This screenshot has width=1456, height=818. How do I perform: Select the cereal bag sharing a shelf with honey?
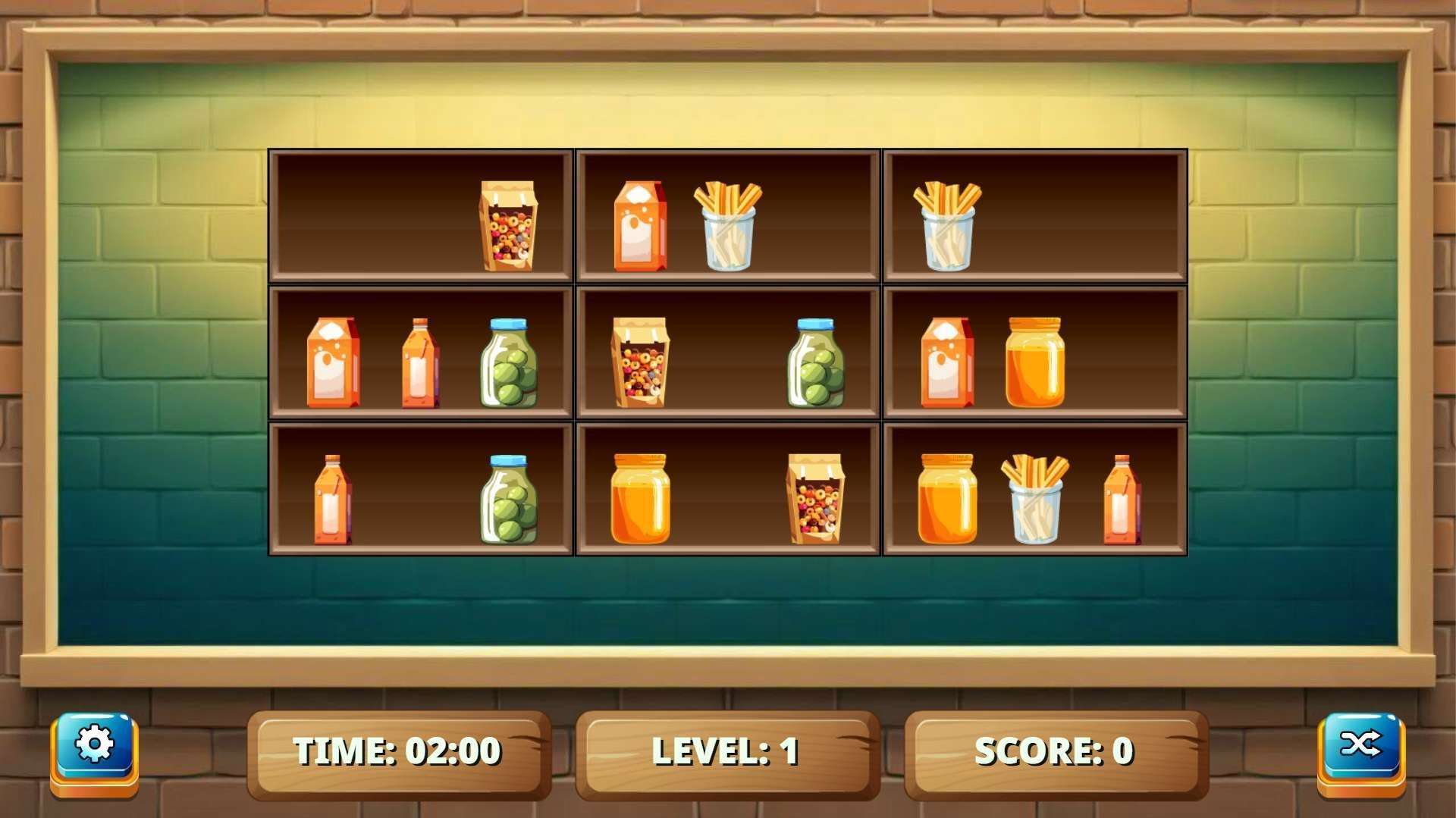pos(816,499)
